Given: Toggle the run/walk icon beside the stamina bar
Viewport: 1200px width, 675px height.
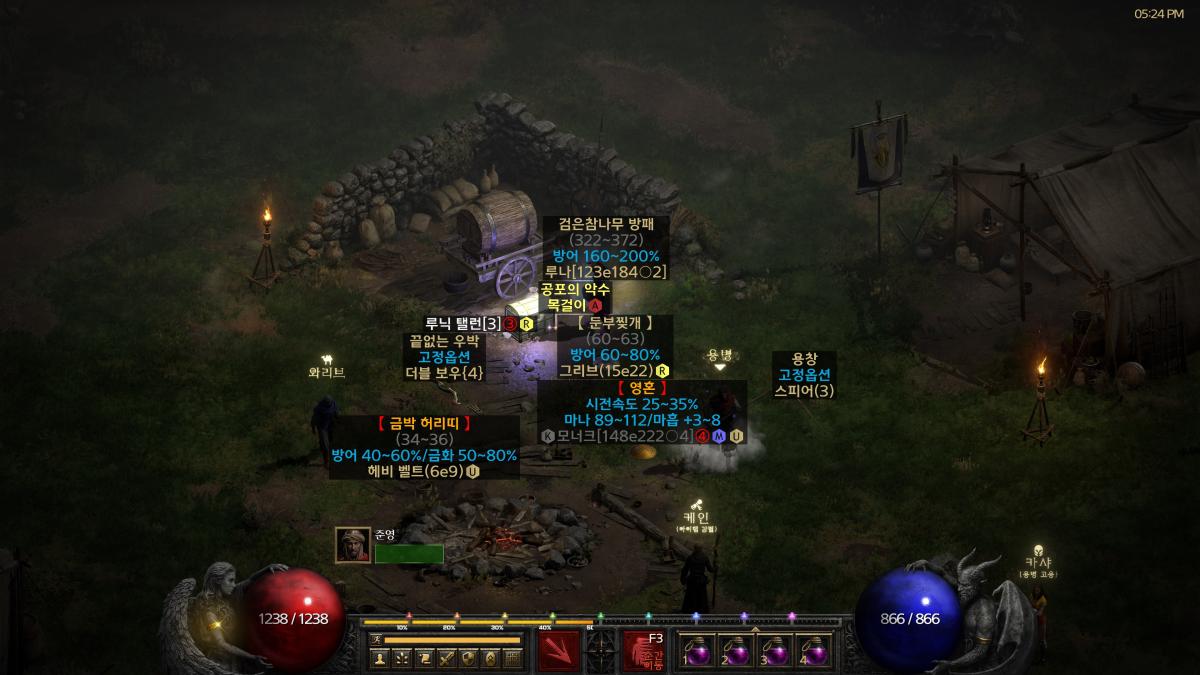Looking at the screenshot, I should point(376,639).
